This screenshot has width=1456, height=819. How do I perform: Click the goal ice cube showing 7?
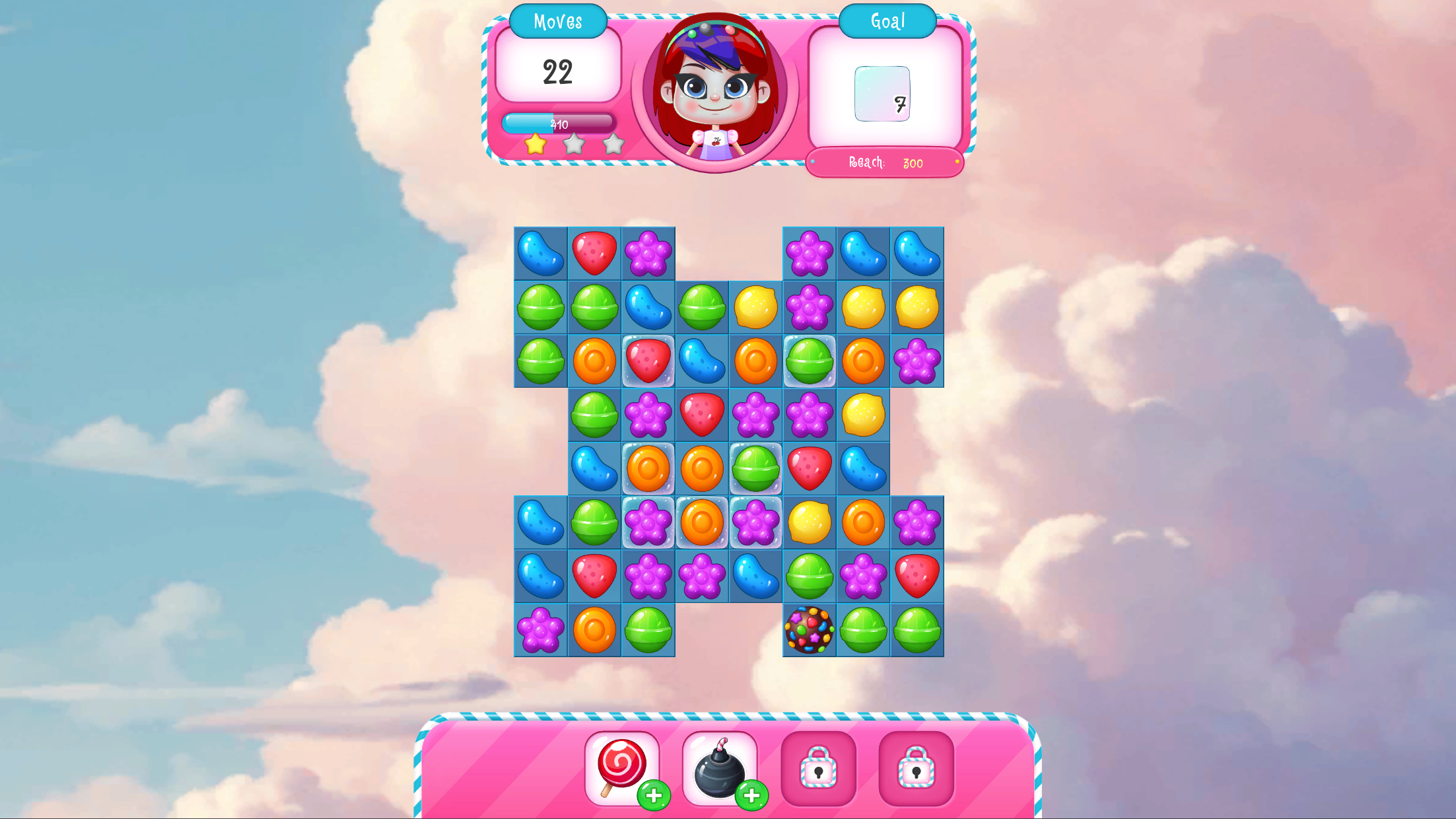(x=883, y=93)
